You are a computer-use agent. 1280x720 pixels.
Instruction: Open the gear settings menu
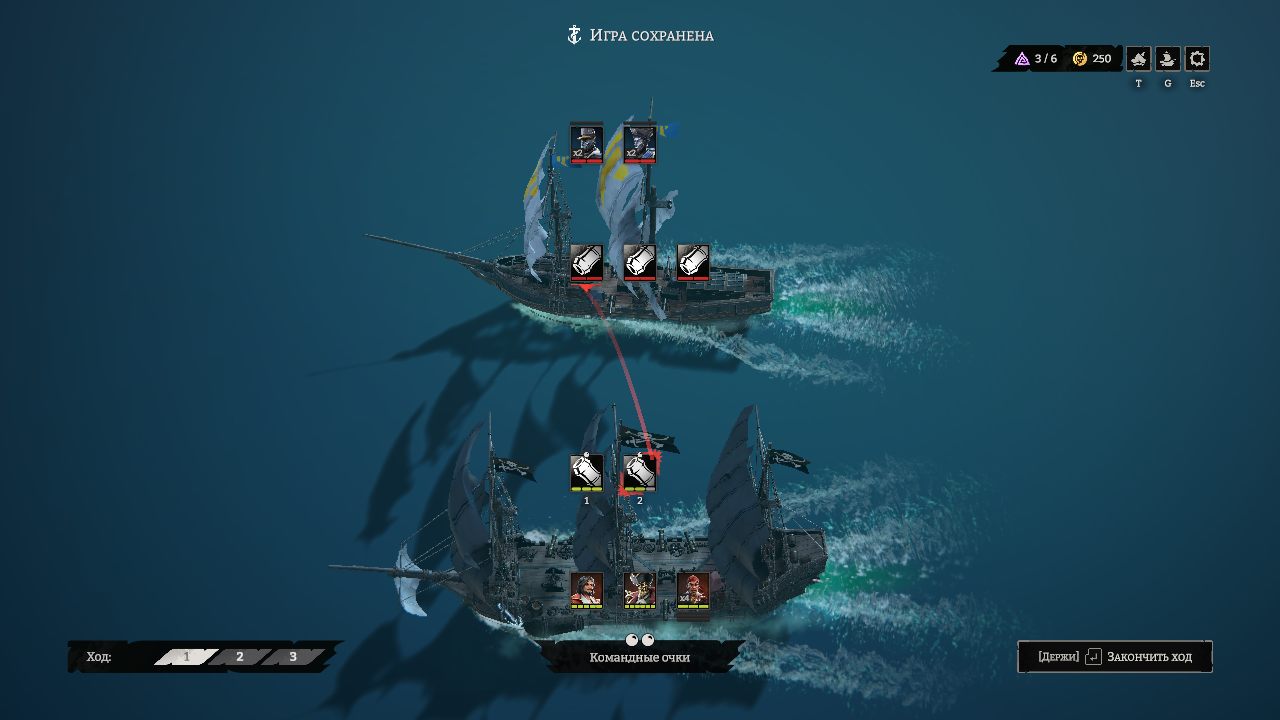click(1197, 59)
